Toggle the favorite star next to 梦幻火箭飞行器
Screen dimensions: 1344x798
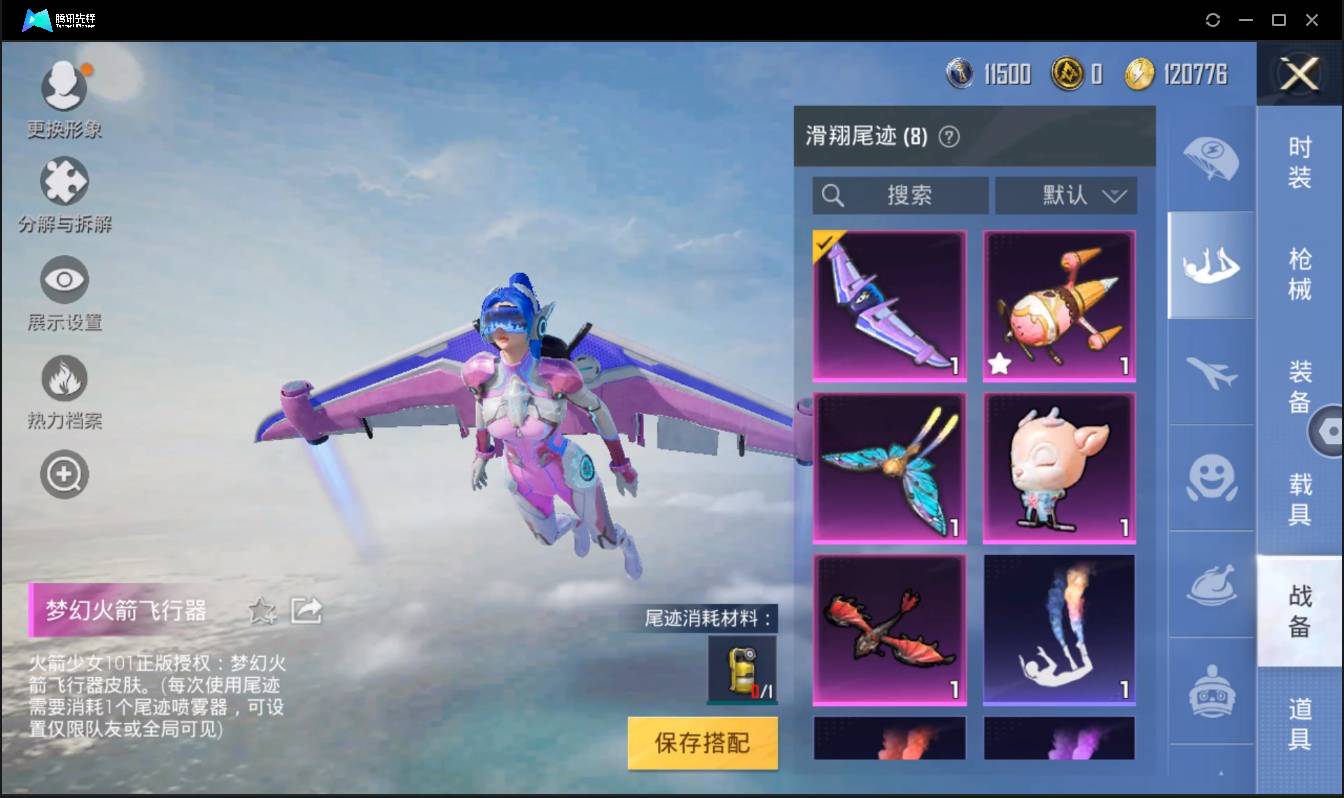click(x=262, y=611)
